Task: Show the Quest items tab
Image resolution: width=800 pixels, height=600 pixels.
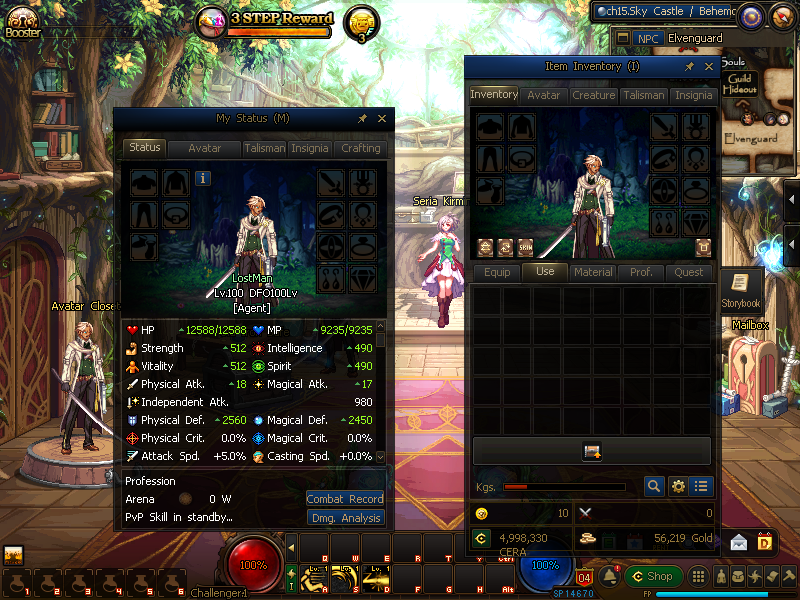Action: 689,272
